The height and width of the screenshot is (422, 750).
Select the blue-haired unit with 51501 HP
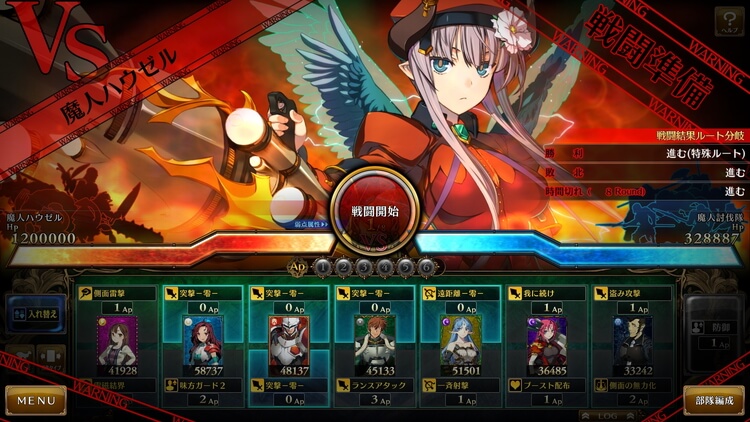coord(460,346)
